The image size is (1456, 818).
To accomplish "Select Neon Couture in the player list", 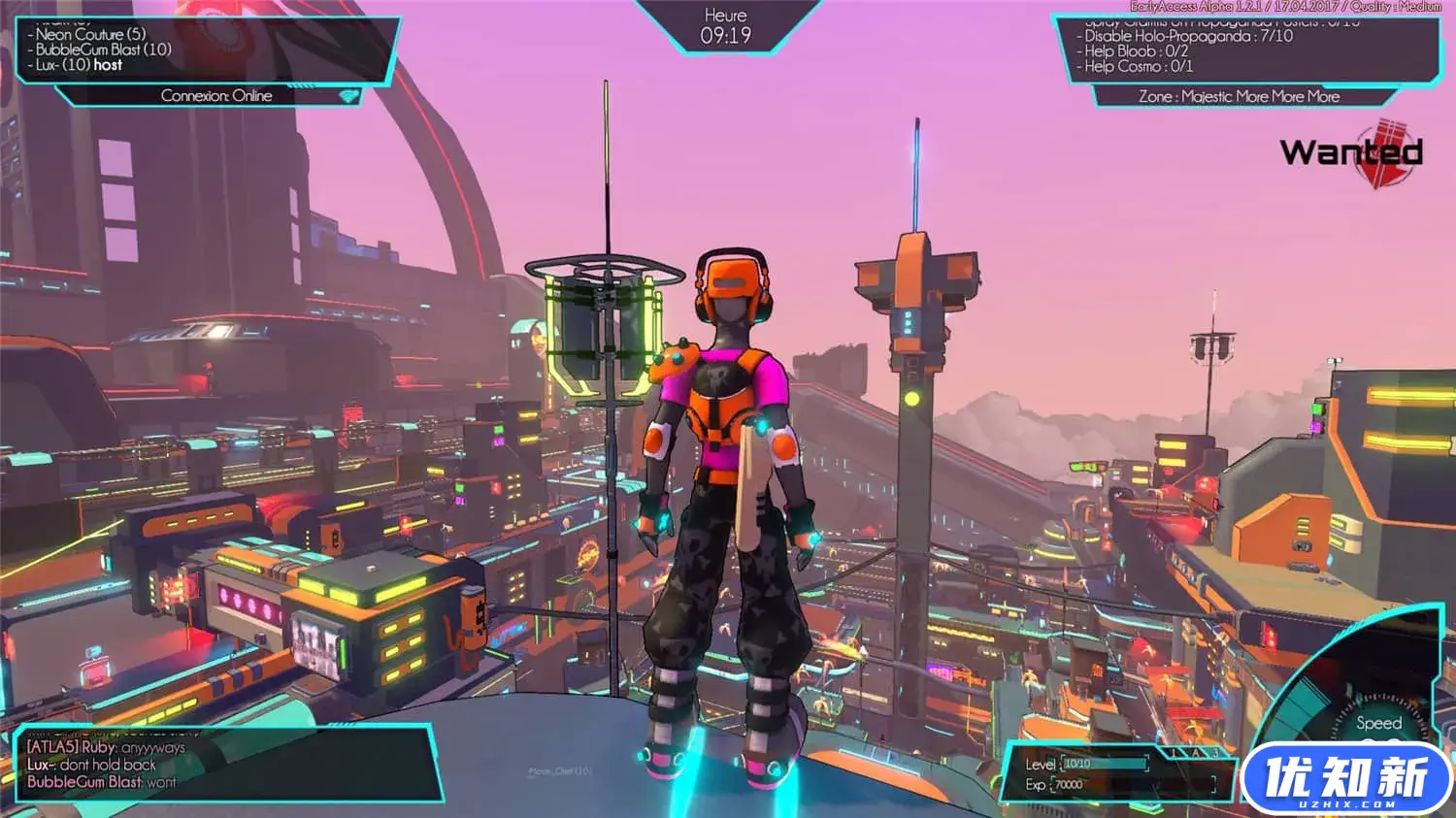I will [91, 34].
